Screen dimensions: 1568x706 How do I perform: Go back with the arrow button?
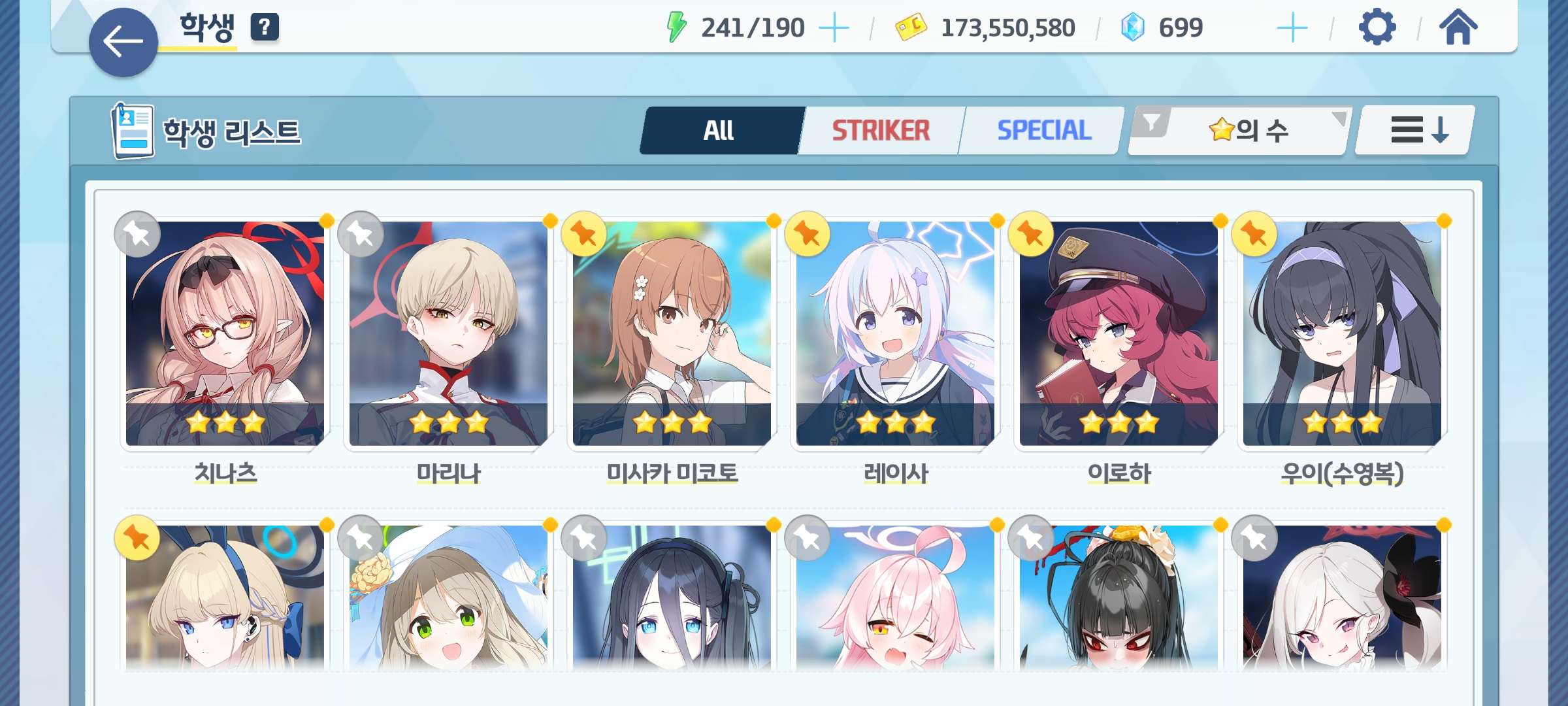(123, 42)
